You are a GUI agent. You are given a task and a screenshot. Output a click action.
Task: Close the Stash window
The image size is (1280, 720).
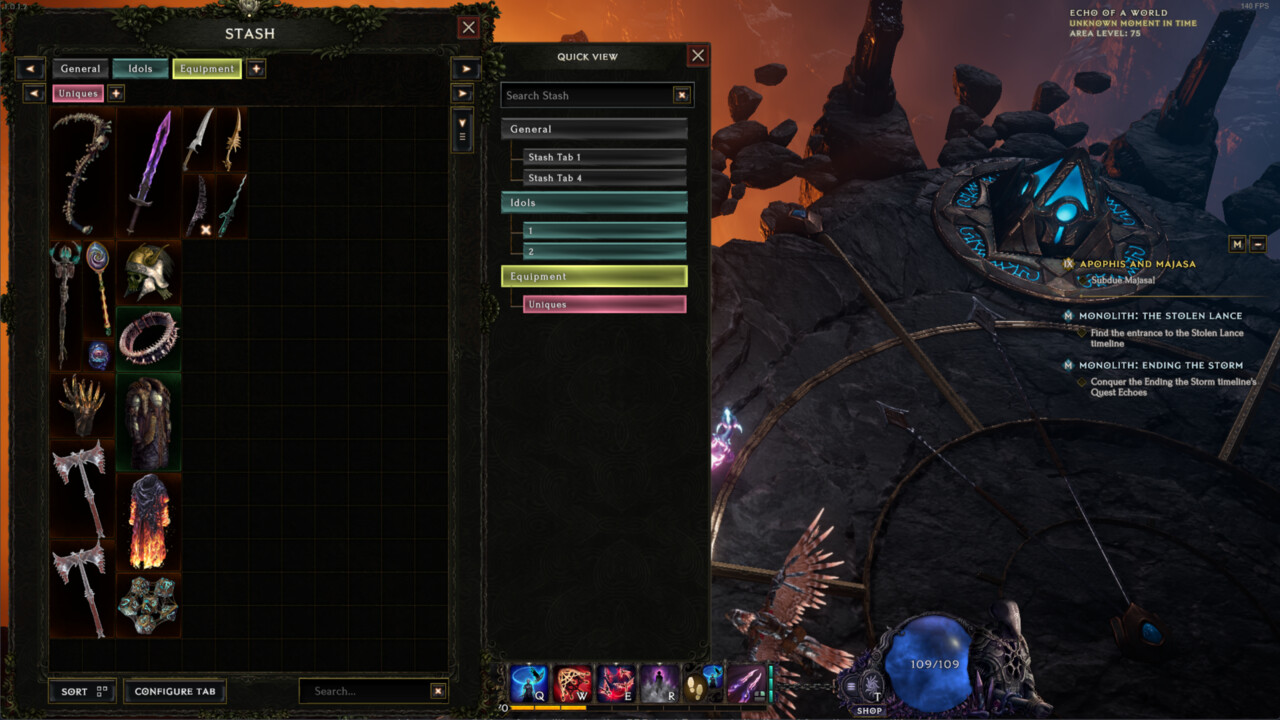[468, 27]
